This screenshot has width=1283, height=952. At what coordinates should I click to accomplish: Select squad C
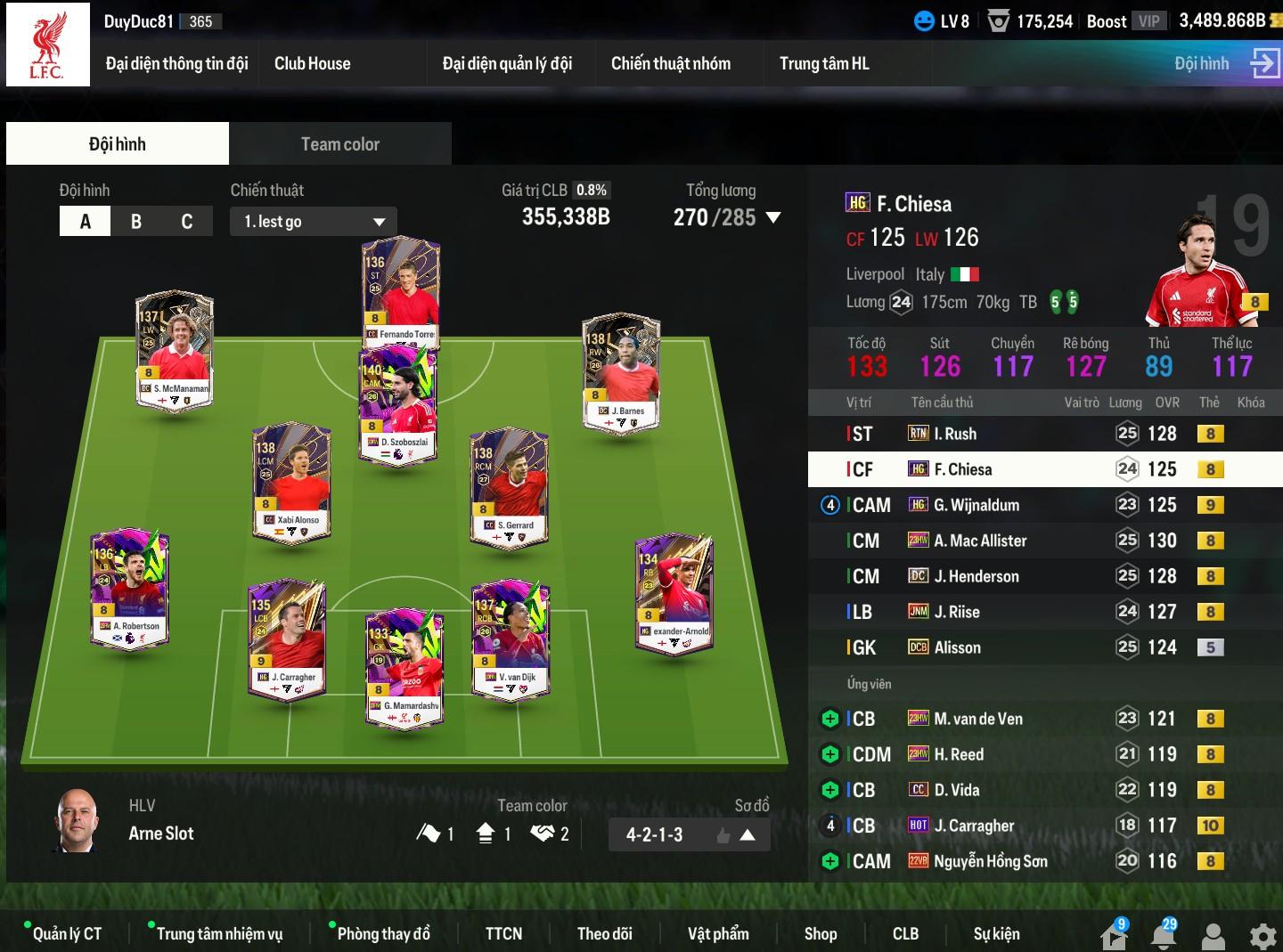(x=187, y=221)
